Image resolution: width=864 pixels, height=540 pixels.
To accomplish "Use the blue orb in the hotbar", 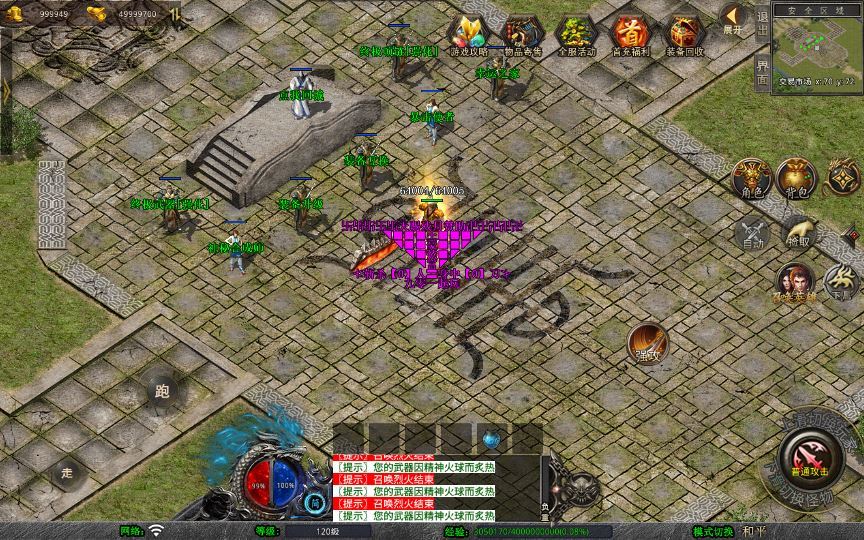I will [x=492, y=438].
